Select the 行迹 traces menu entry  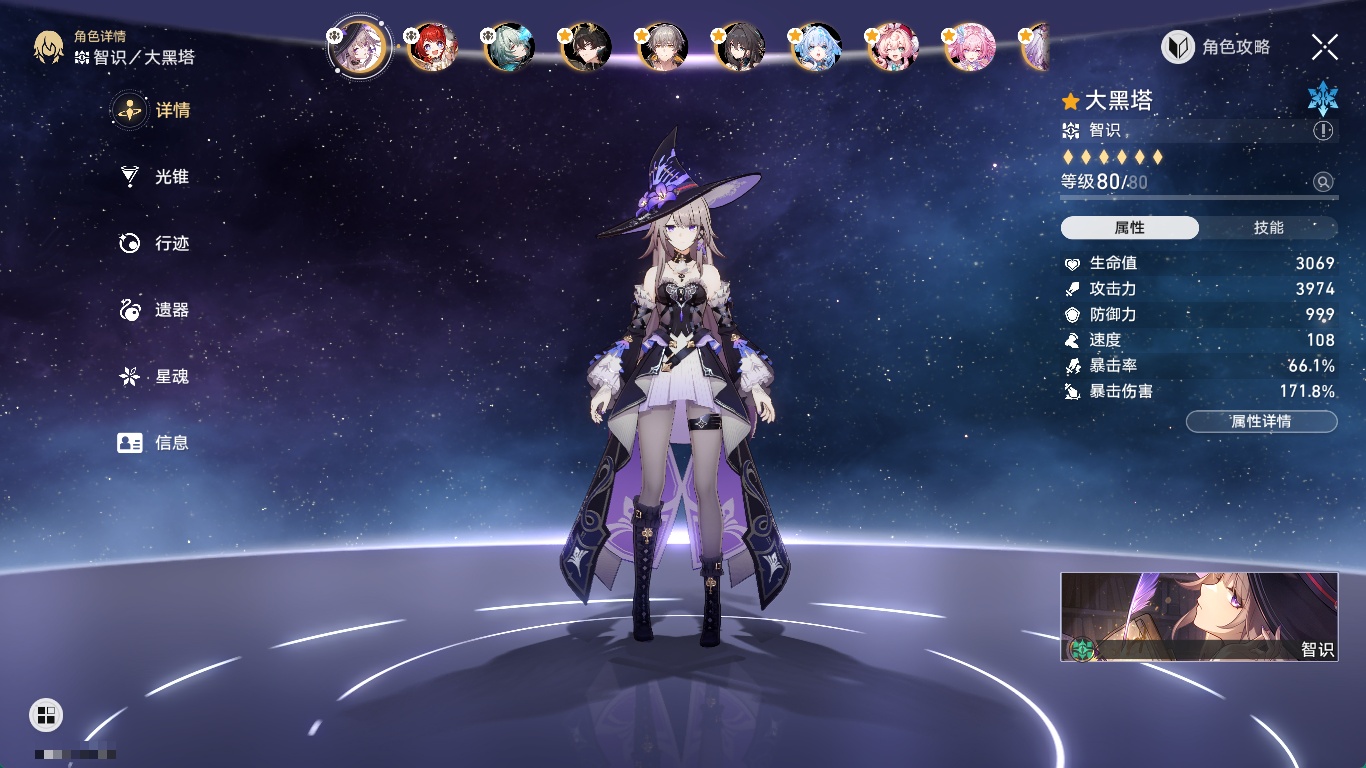pyautogui.click(x=155, y=243)
